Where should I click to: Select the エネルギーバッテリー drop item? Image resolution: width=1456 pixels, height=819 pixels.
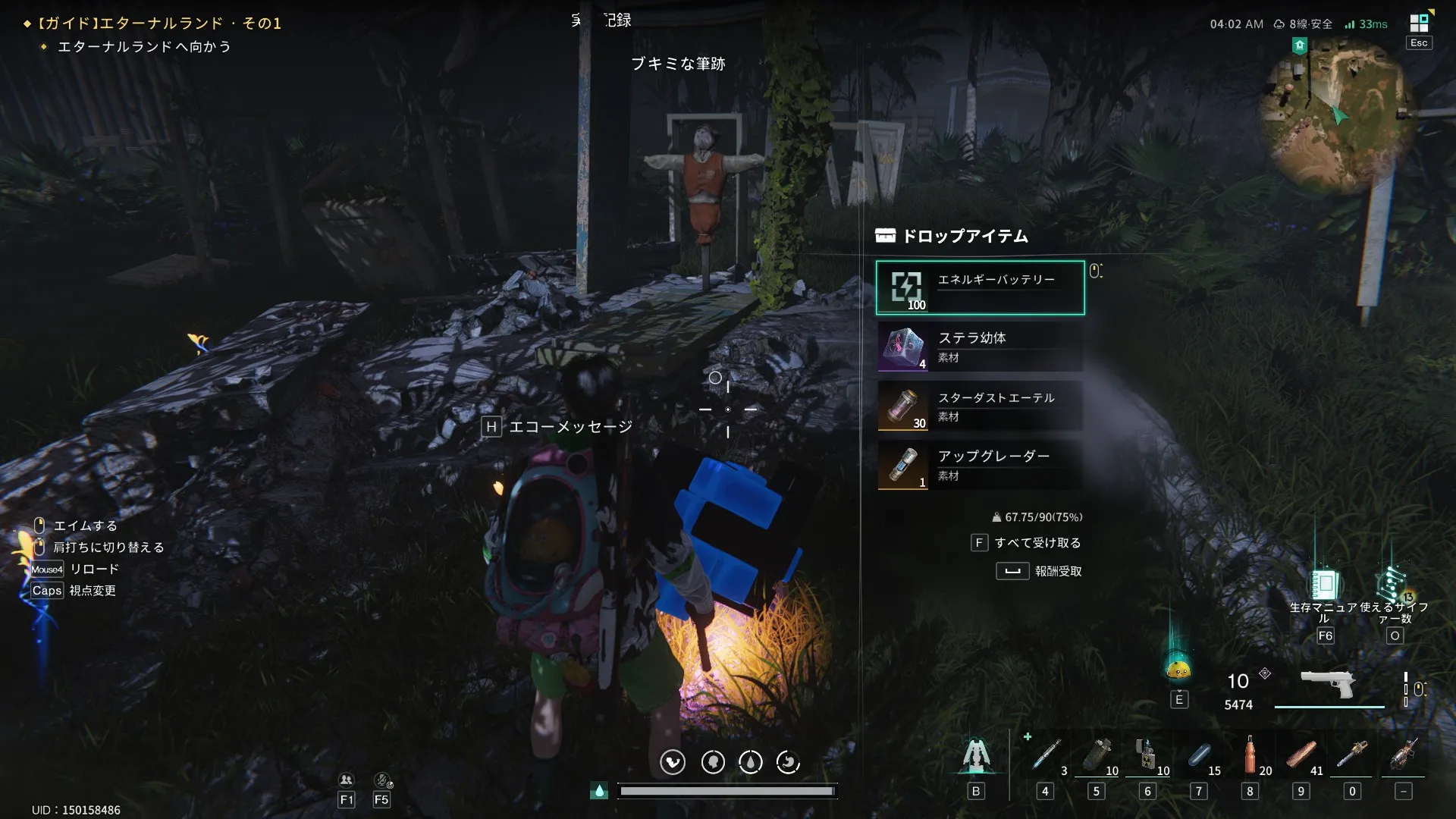pos(980,287)
